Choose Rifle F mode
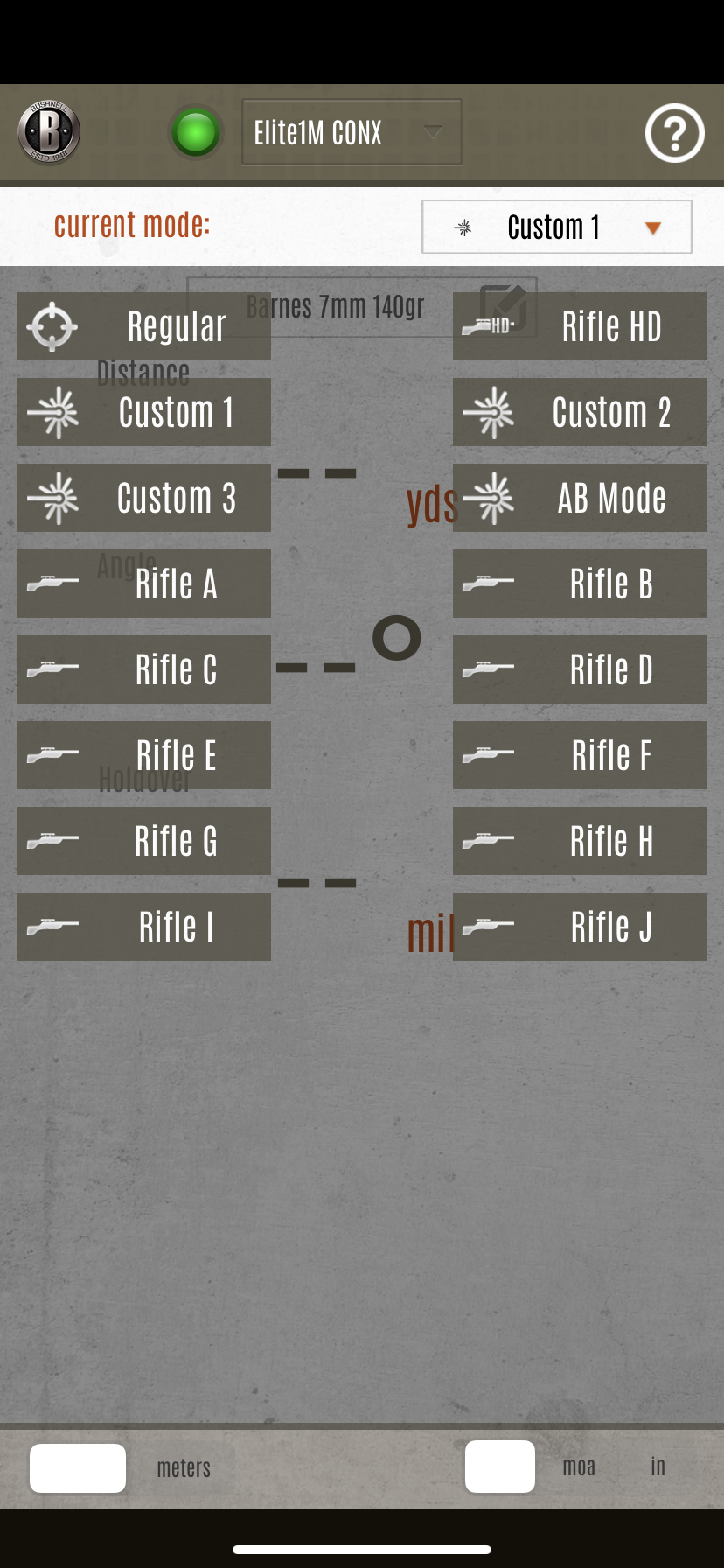Viewport: 724px width, 1568px height. pos(579,755)
